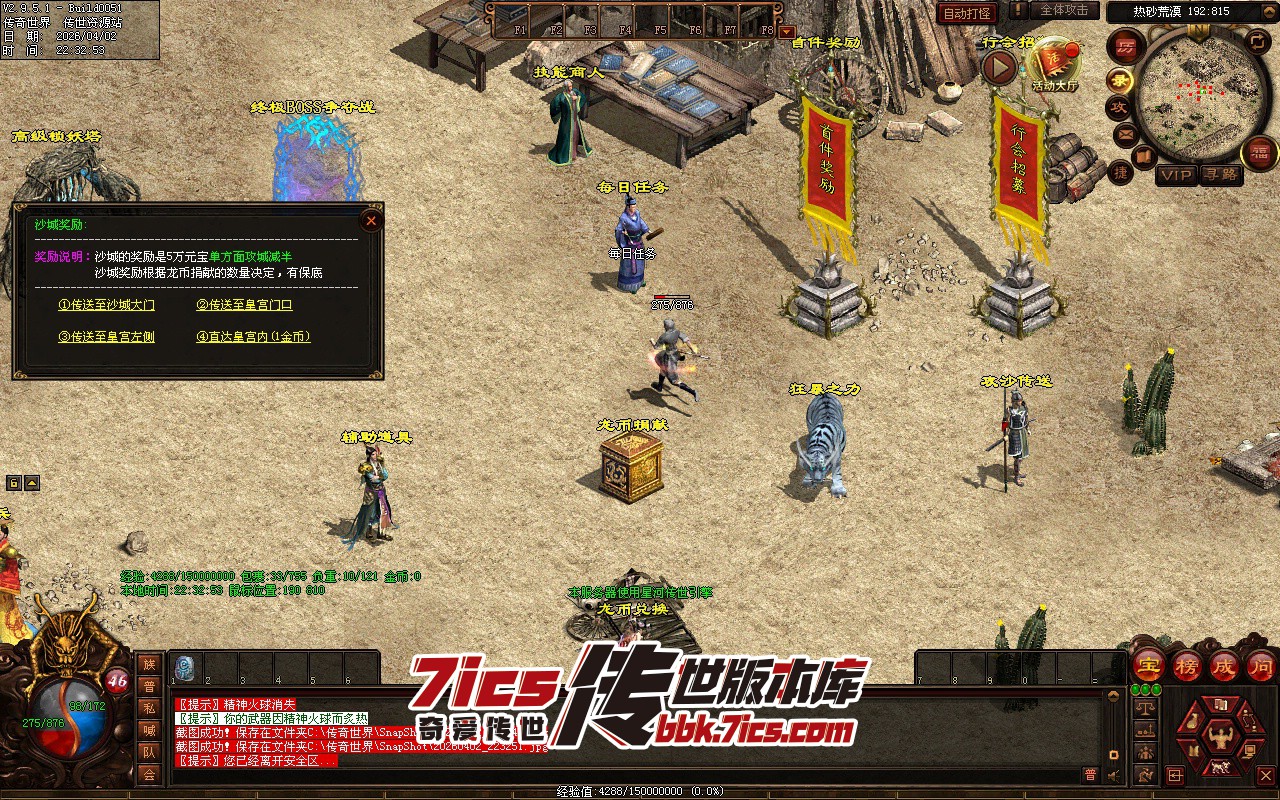The image size is (1280, 800).
Task: Activate the 全体攻击 attack mode button
Action: (x=1064, y=10)
